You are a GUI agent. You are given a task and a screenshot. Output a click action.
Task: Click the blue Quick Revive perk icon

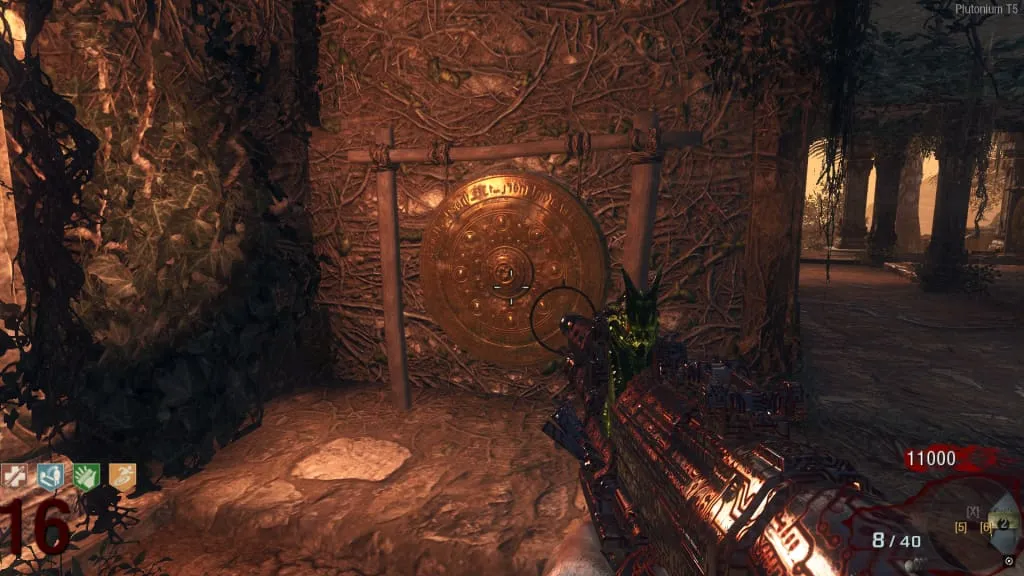click(50, 478)
